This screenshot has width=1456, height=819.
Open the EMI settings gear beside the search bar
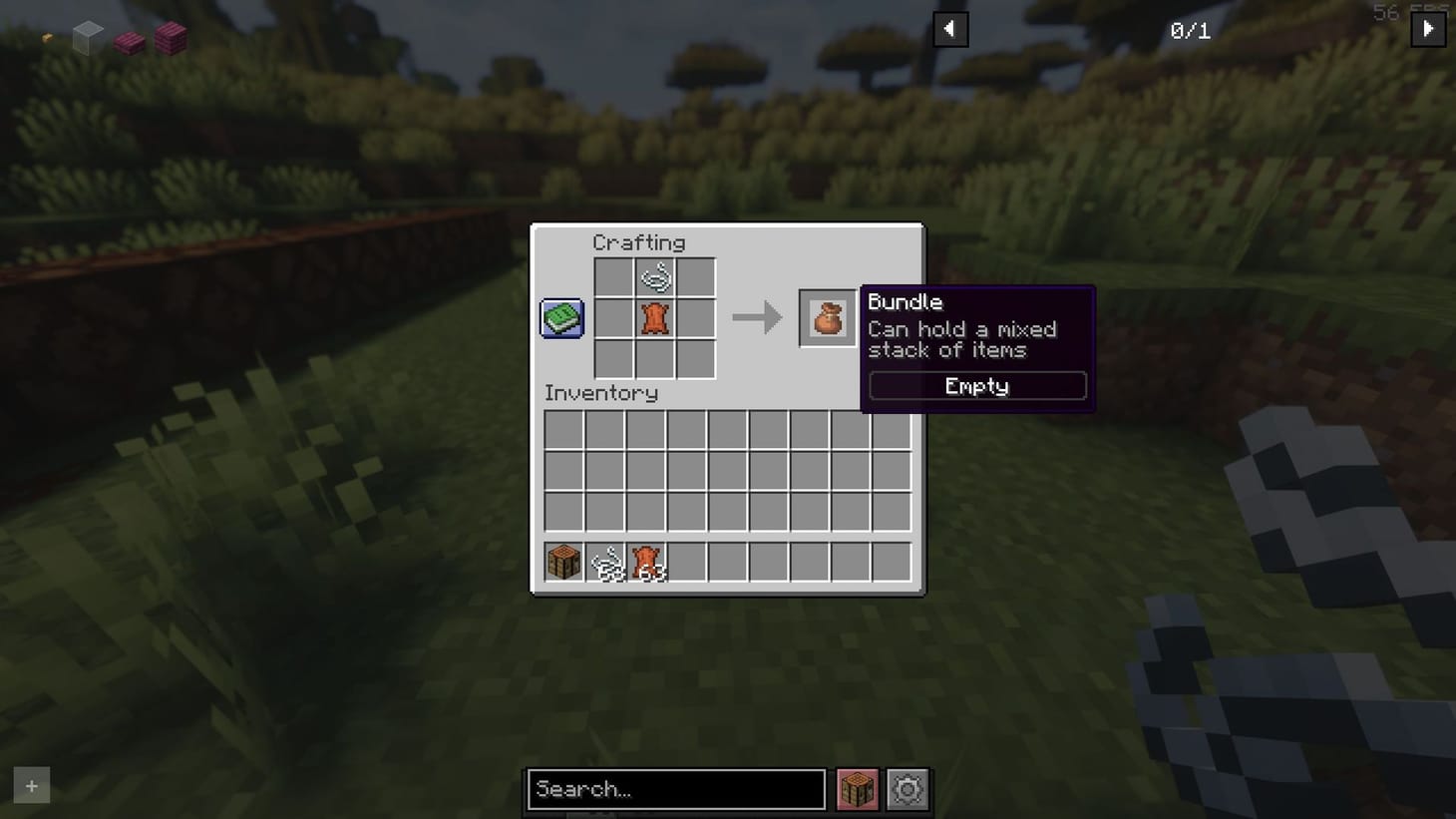coord(907,788)
